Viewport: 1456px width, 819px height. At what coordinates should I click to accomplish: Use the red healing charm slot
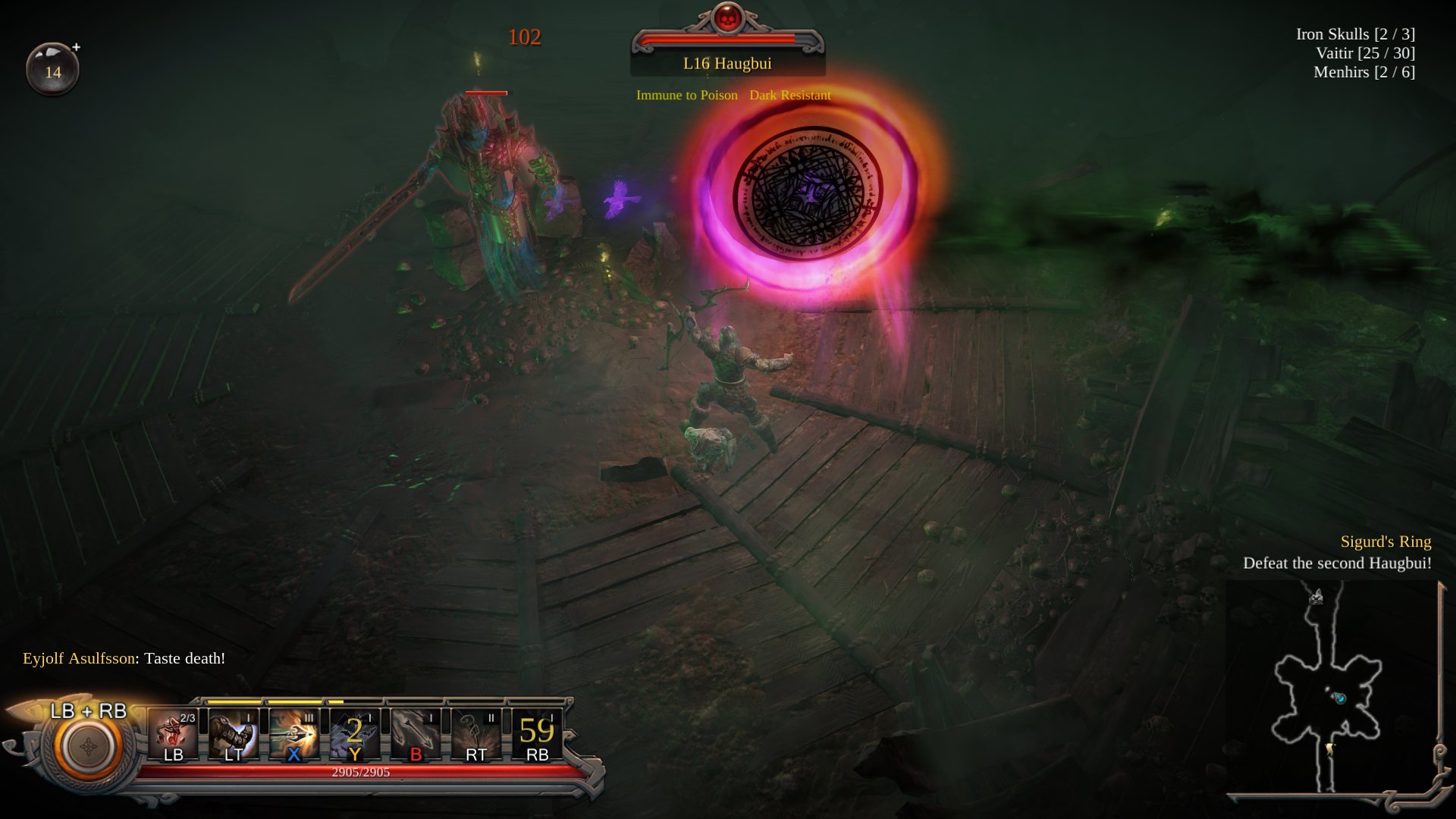pos(173,734)
